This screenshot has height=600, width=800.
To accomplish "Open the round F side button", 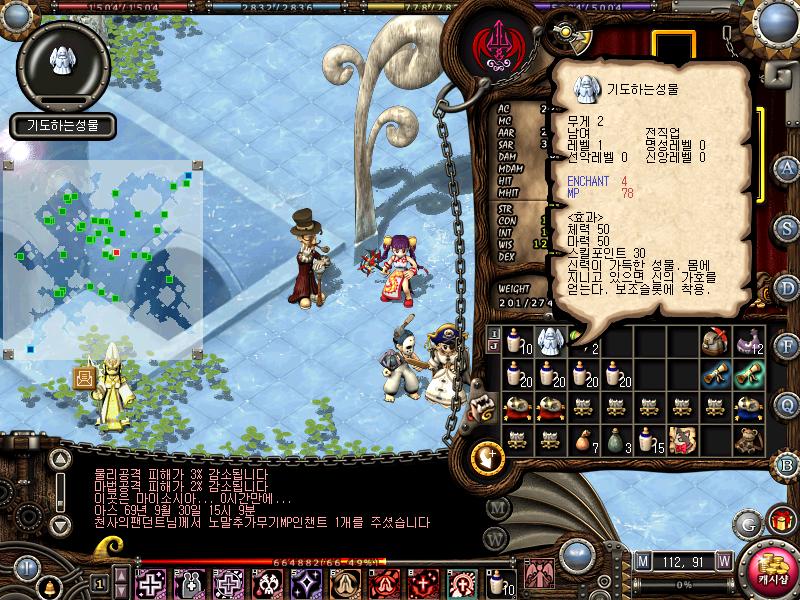I will 786,345.
